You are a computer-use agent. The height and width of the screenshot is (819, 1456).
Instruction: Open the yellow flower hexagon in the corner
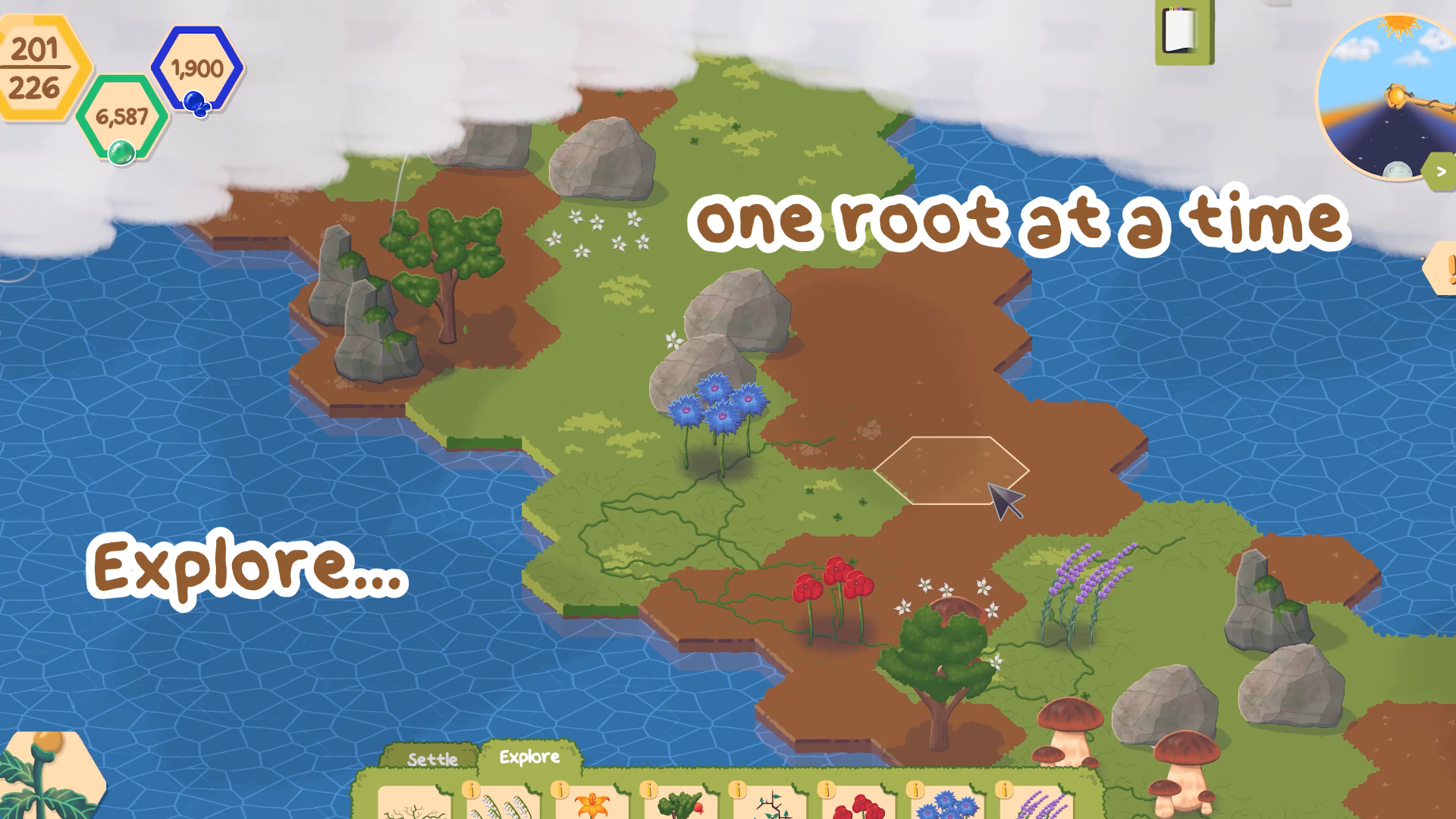coord(47,777)
